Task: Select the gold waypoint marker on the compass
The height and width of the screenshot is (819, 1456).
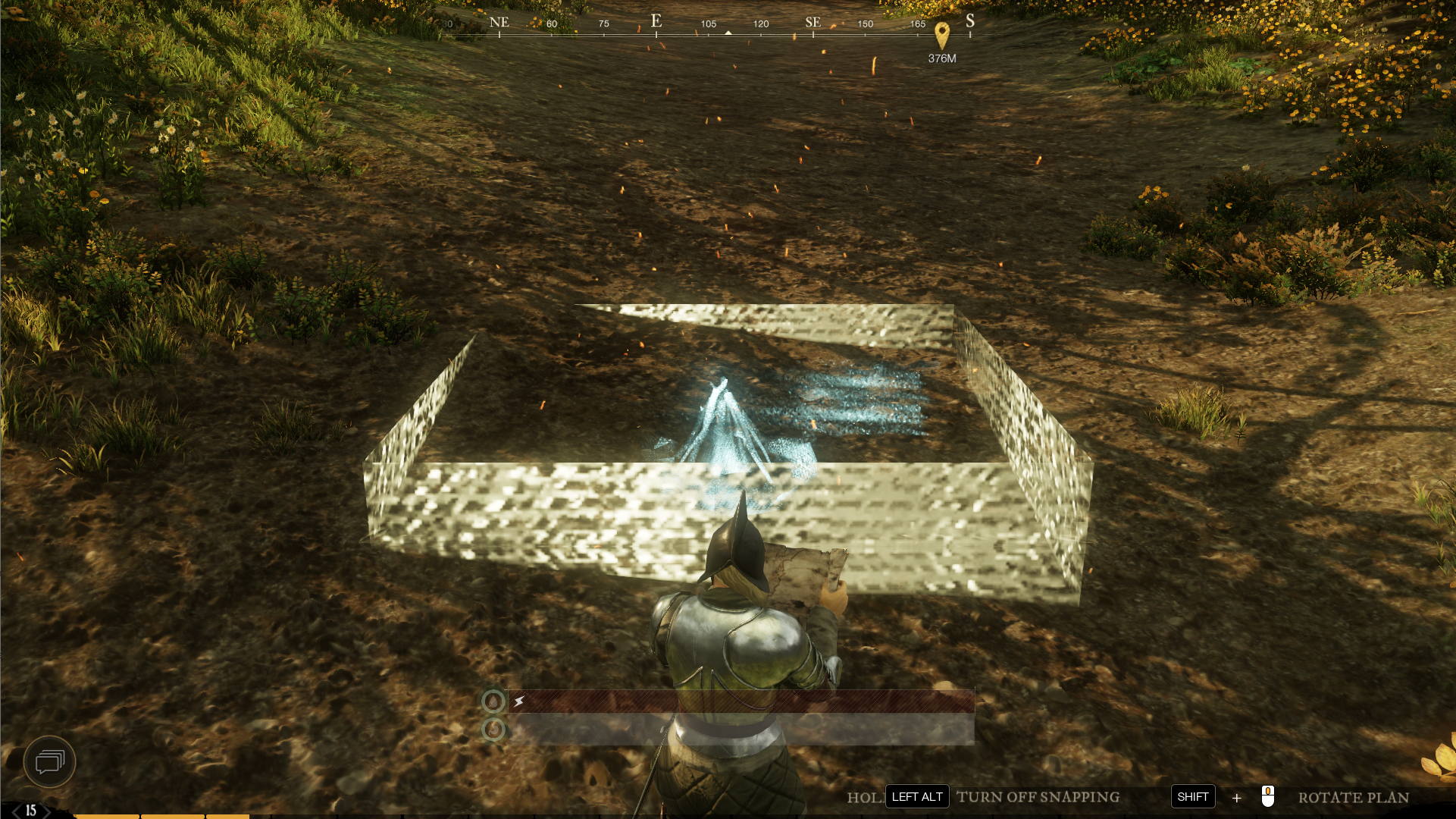Action: tap(941, 34)
